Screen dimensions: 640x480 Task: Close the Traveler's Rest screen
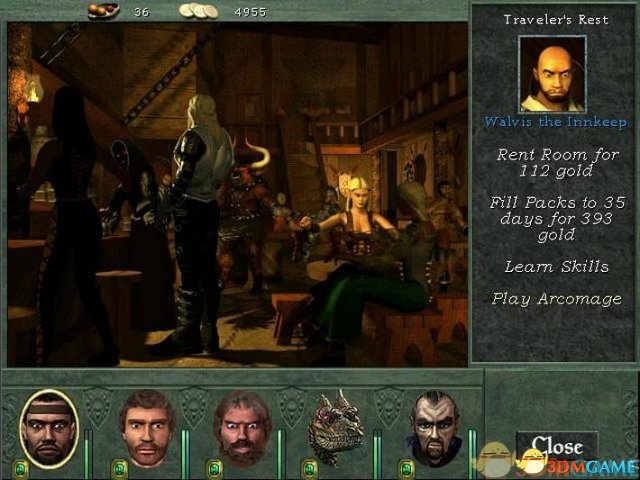click(x=556, y=446)
